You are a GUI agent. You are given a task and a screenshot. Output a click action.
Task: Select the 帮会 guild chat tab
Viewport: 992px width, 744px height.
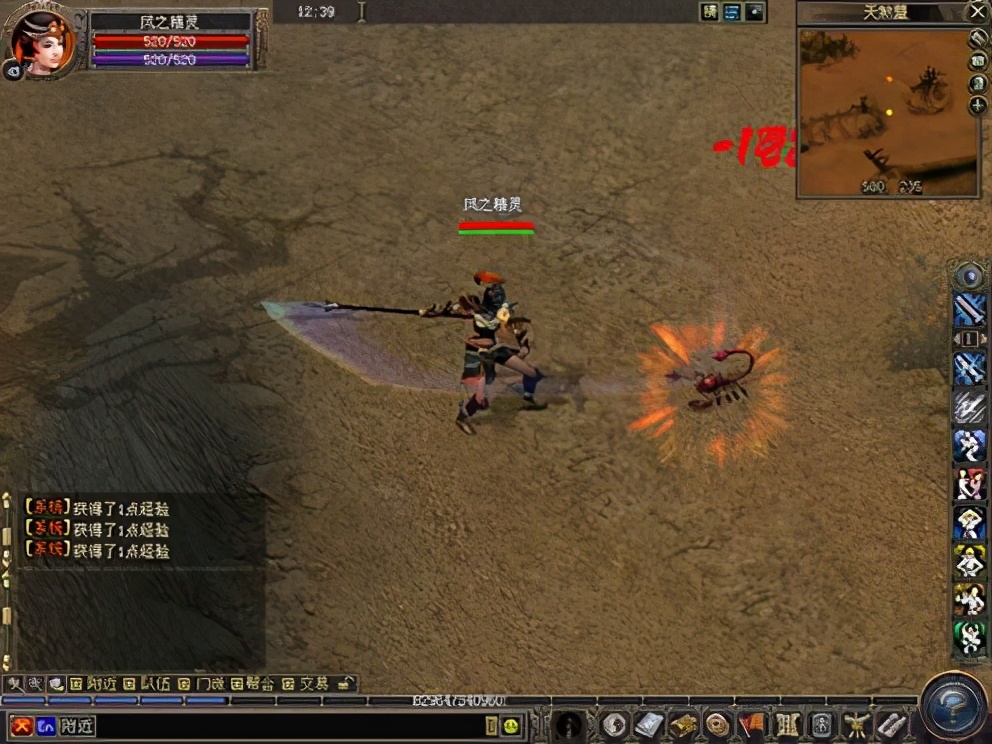[x=252, y=684]
